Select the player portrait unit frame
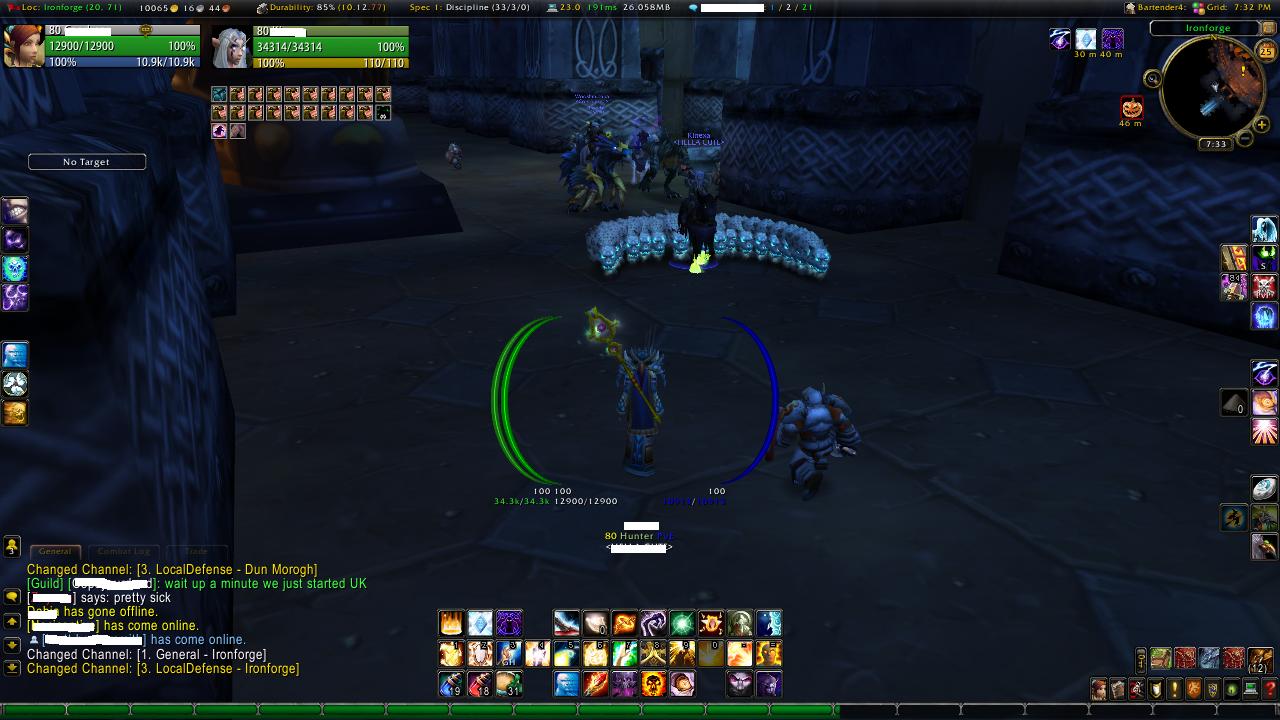The width and height of the screenshot is (1280, 720). 24,46
